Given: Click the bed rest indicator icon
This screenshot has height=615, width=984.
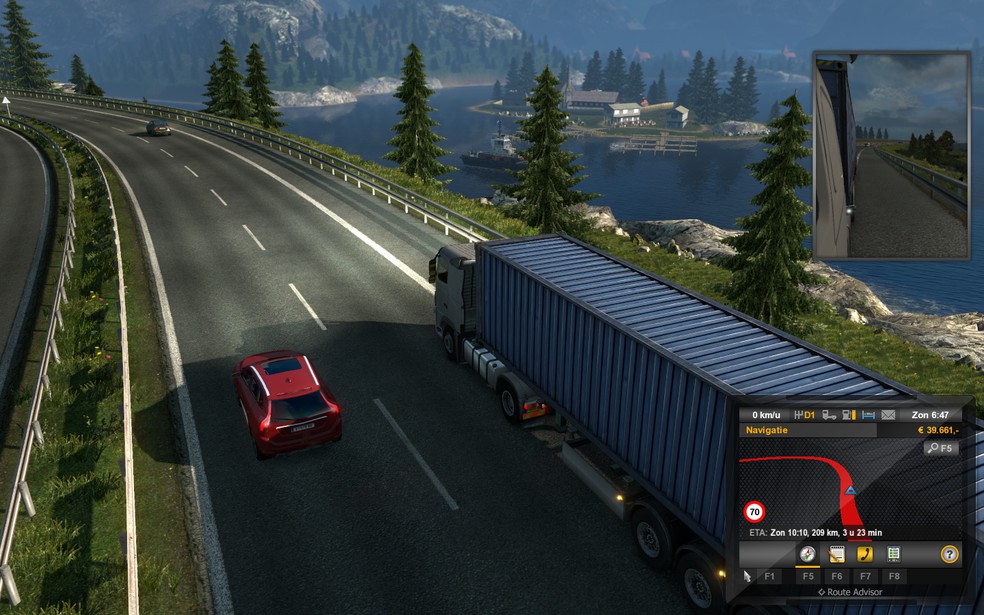Looking at the screenshot, I should click(x=868, y=415).
